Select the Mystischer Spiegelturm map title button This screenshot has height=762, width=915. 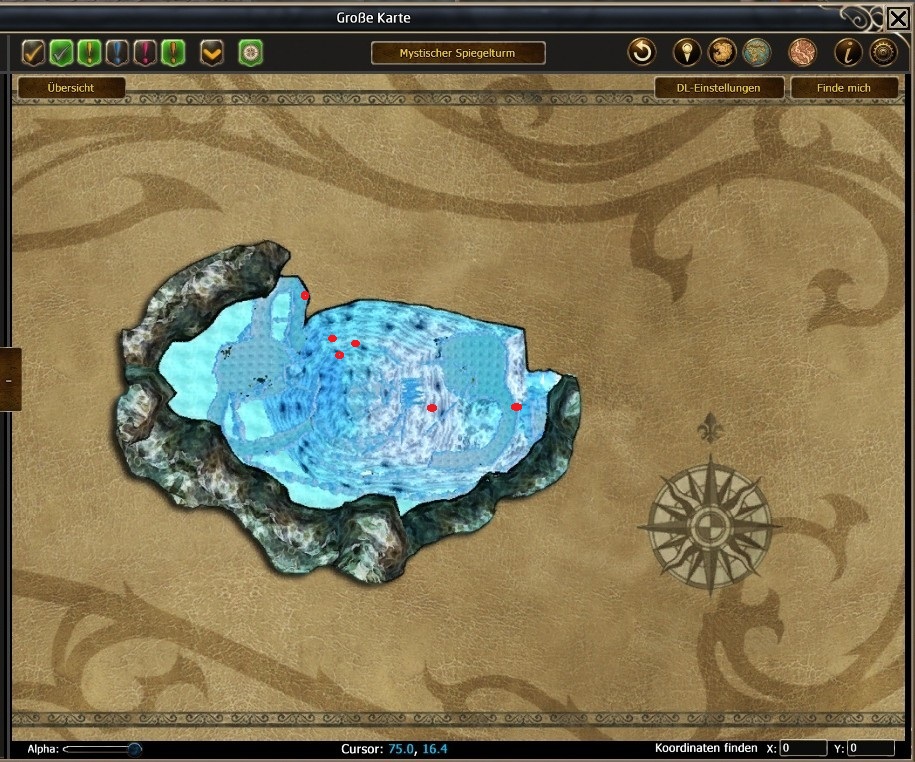click(x=458, y=53)
